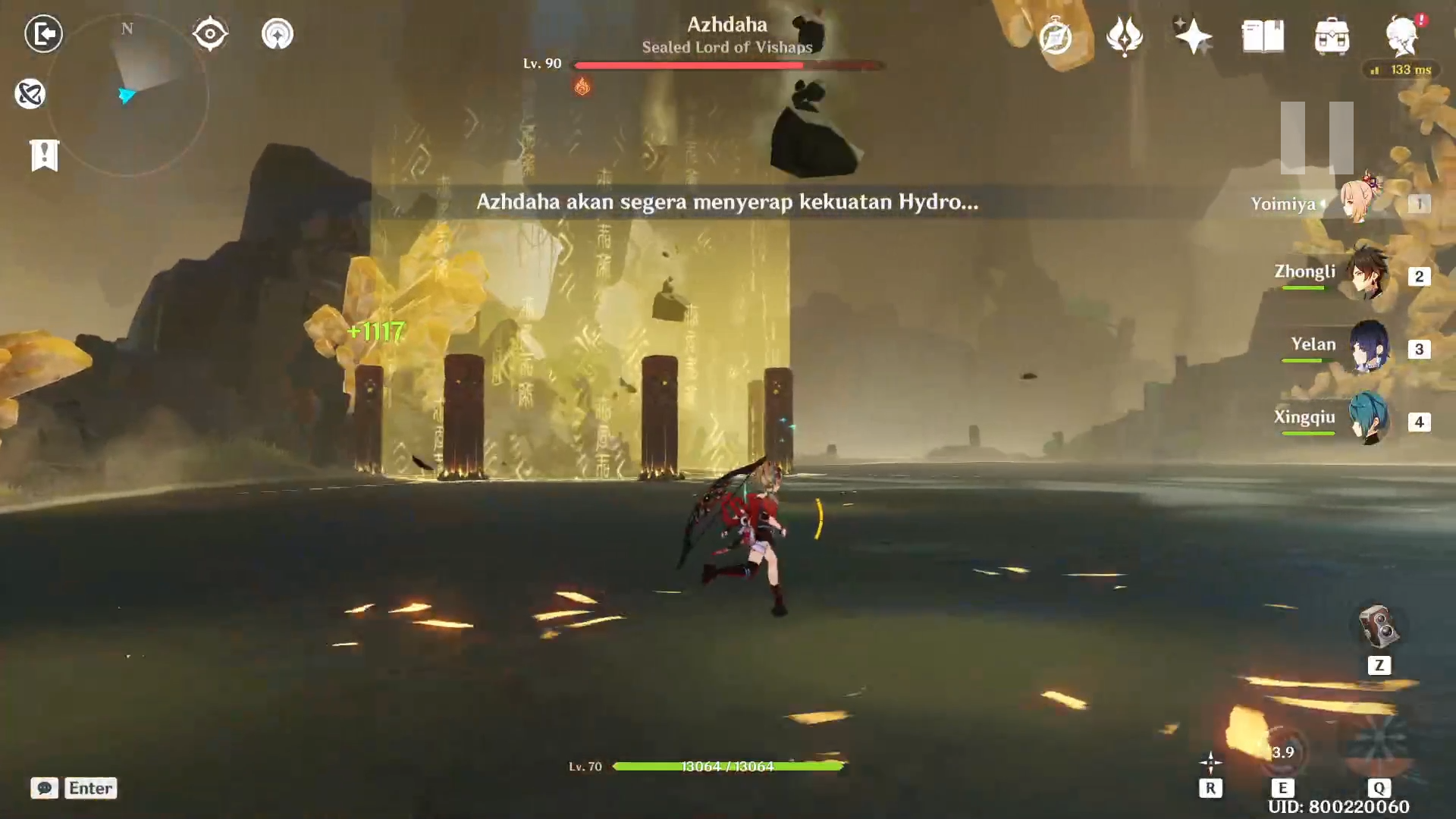
Task: Click the green character HP bar
Action: click(730, 767)
